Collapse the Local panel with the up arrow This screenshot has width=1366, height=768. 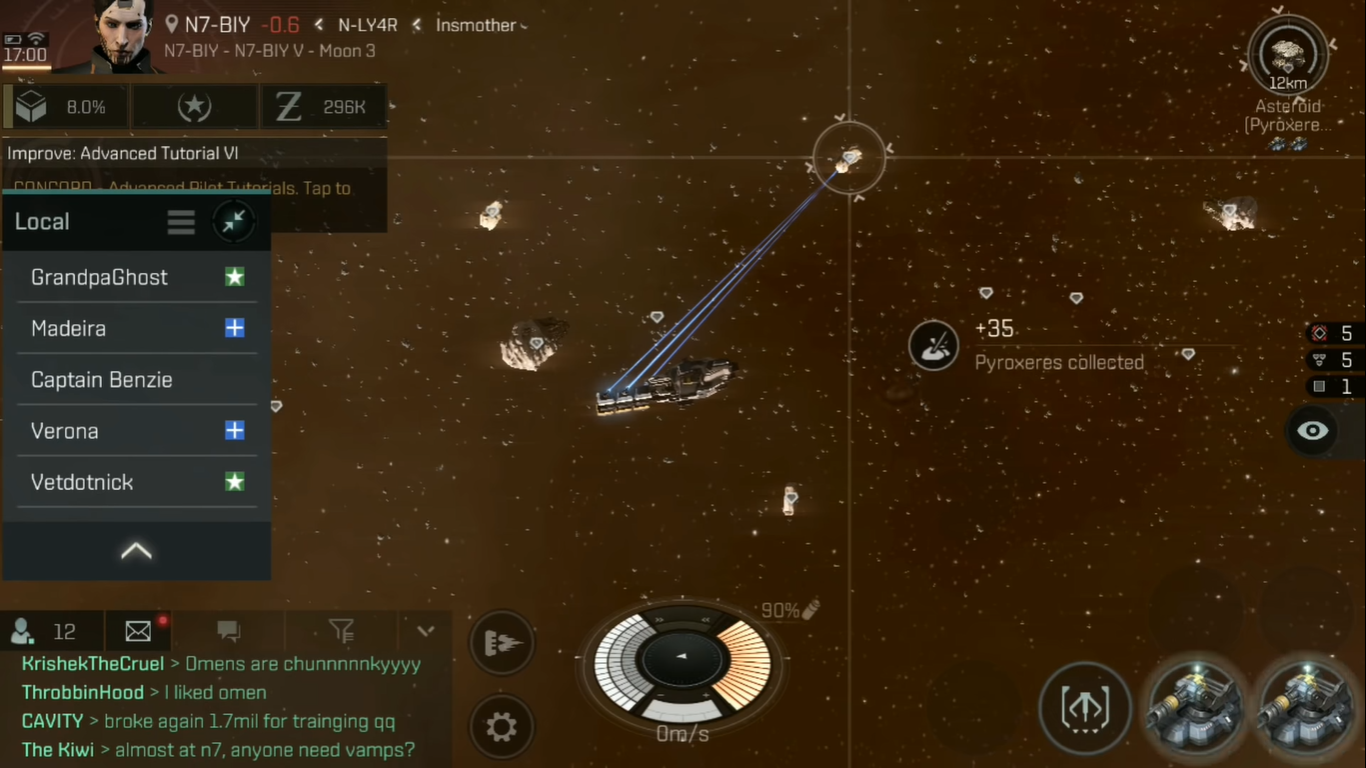tap(136, 551)
